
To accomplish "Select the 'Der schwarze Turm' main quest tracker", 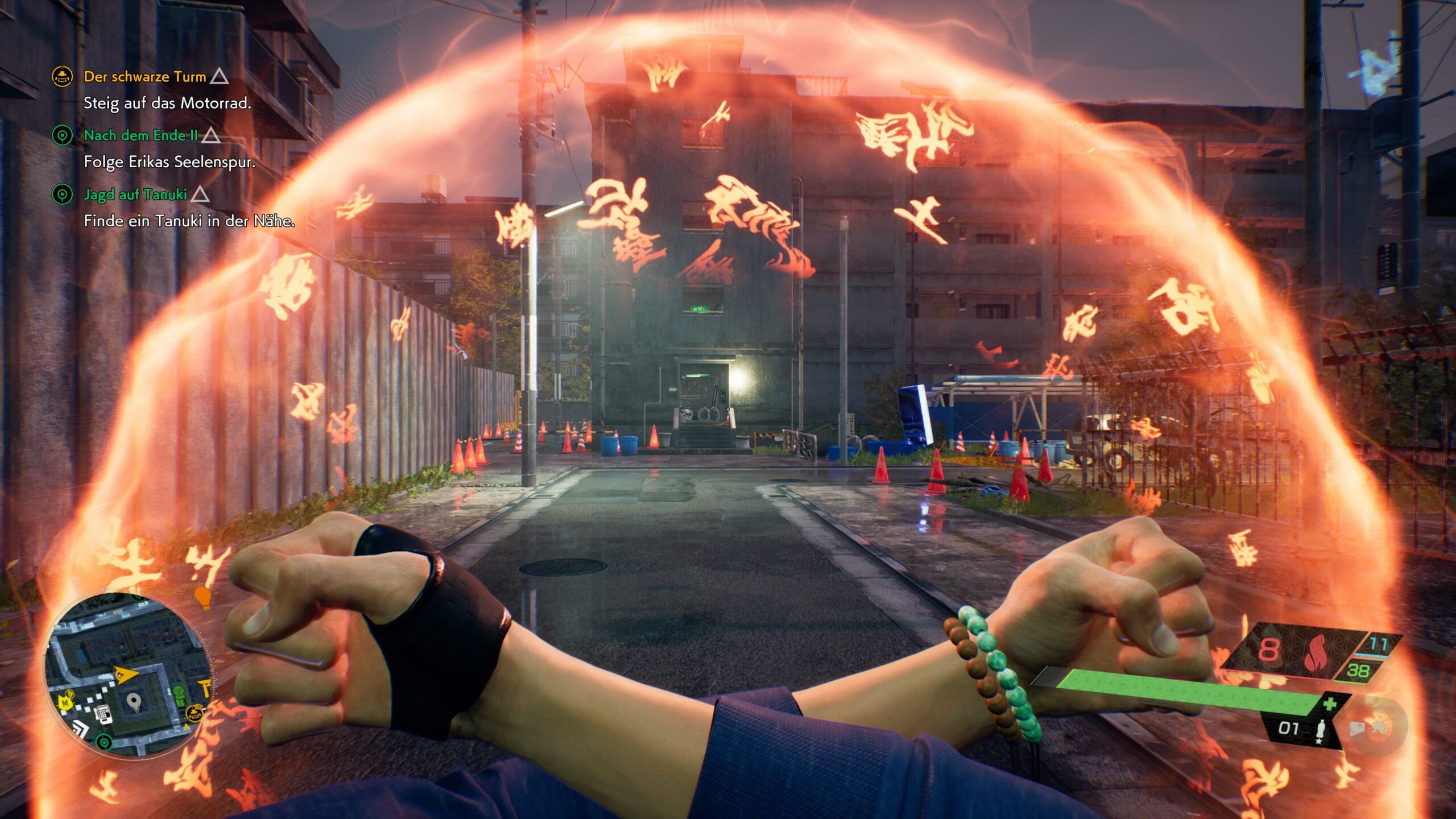I will click(144, 77).
